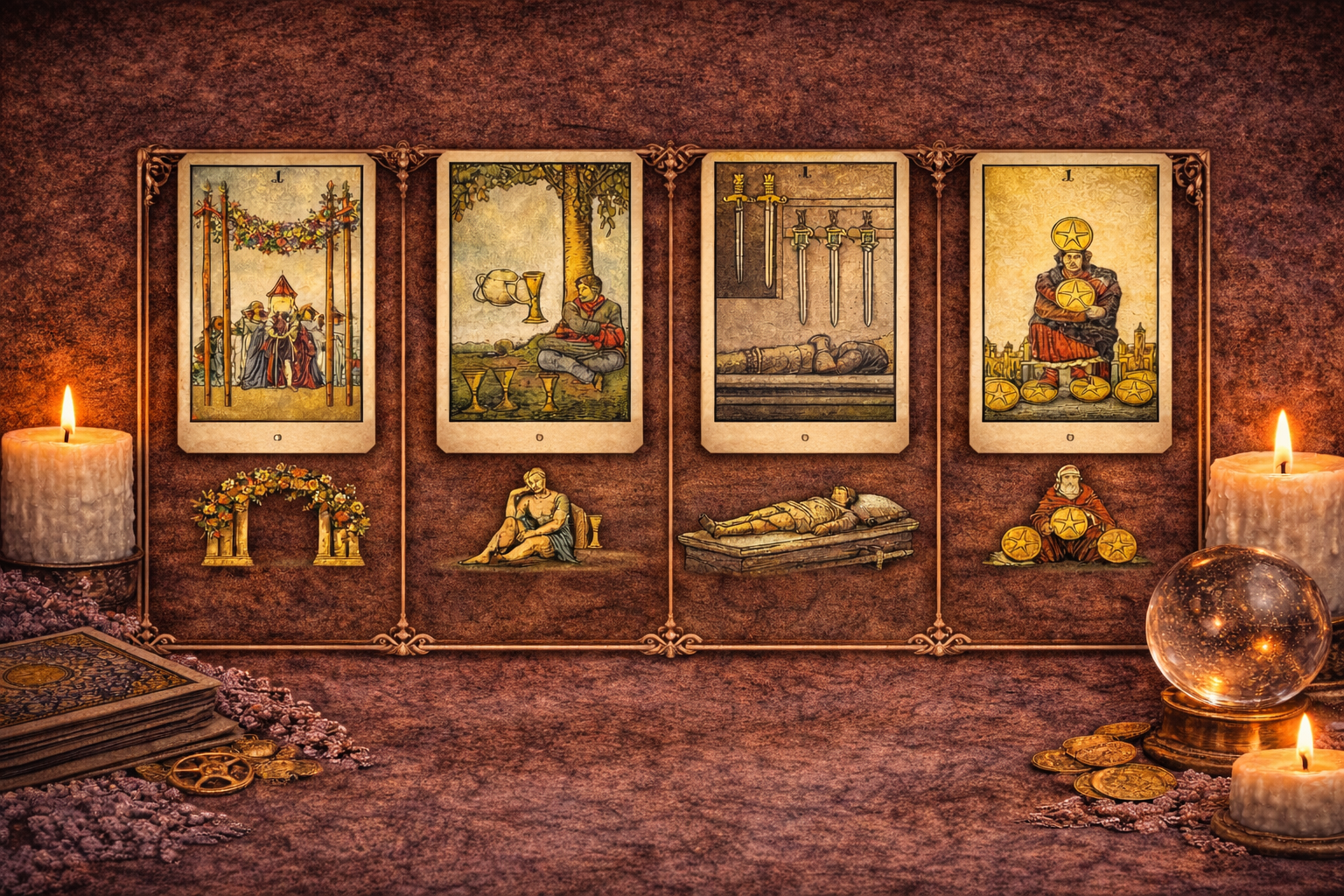Pick the Four of Cups tarot card
Viewport: 1344px width, 896px height.
(539, 302)
